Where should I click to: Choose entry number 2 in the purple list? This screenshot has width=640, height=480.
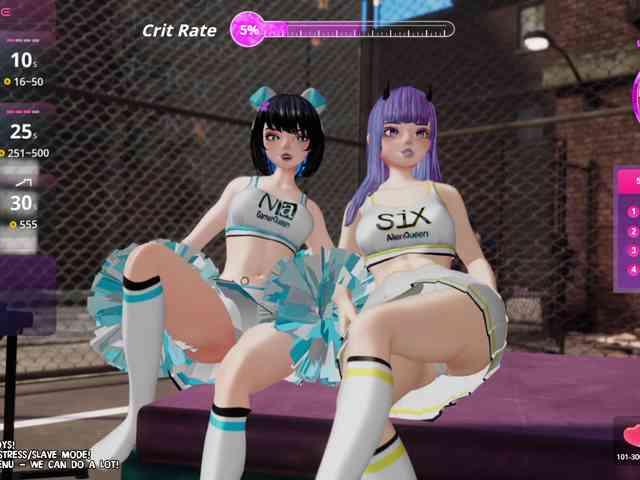[x=633, y=231]
